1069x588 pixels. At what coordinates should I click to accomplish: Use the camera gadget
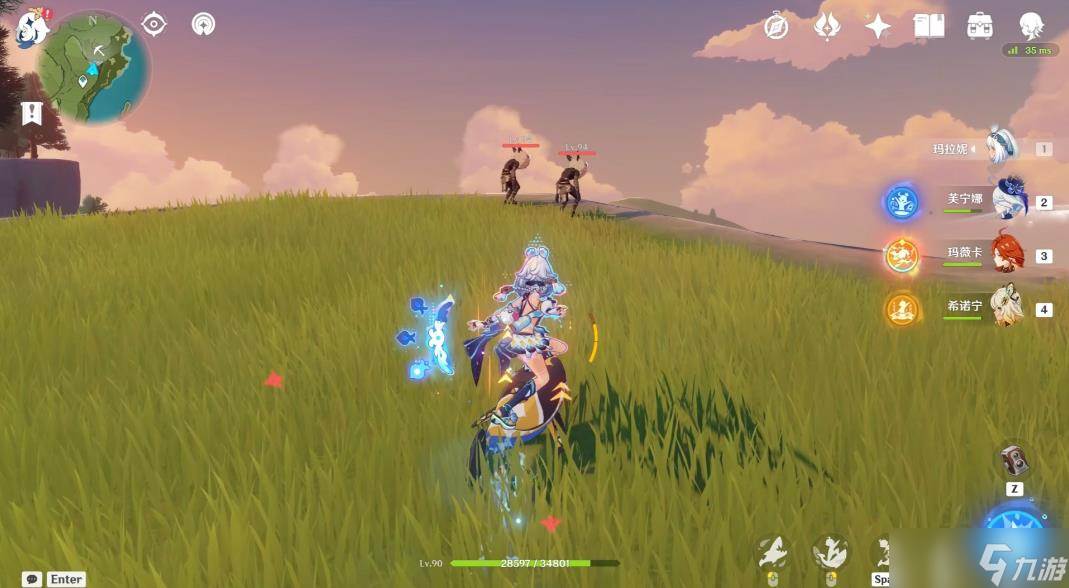[1014, 461]
